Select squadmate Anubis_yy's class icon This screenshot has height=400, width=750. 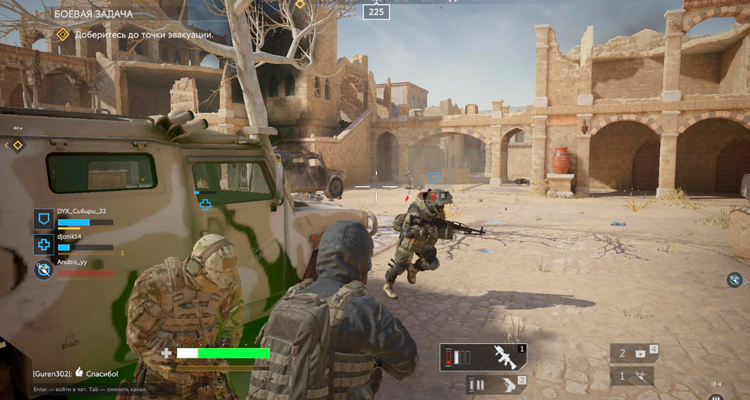coord(43,268)
